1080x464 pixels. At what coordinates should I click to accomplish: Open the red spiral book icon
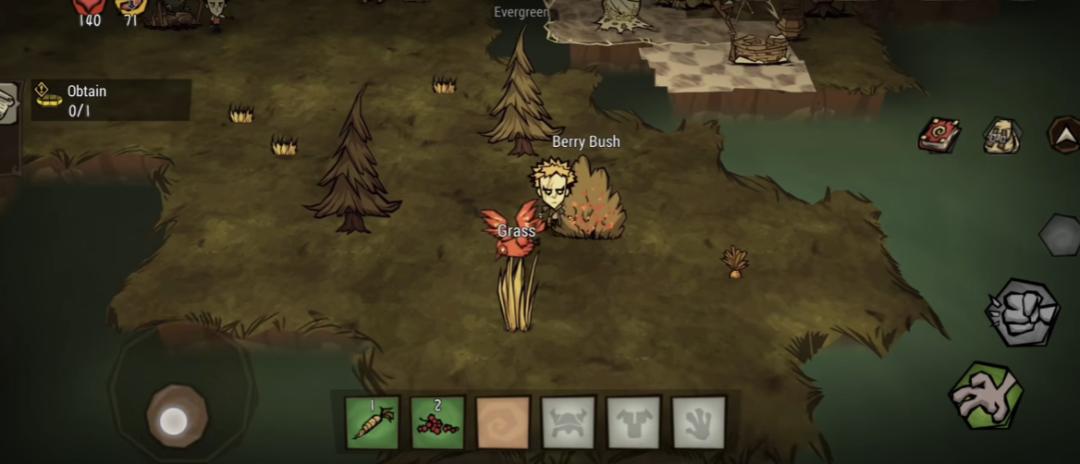tap(939, 135)
